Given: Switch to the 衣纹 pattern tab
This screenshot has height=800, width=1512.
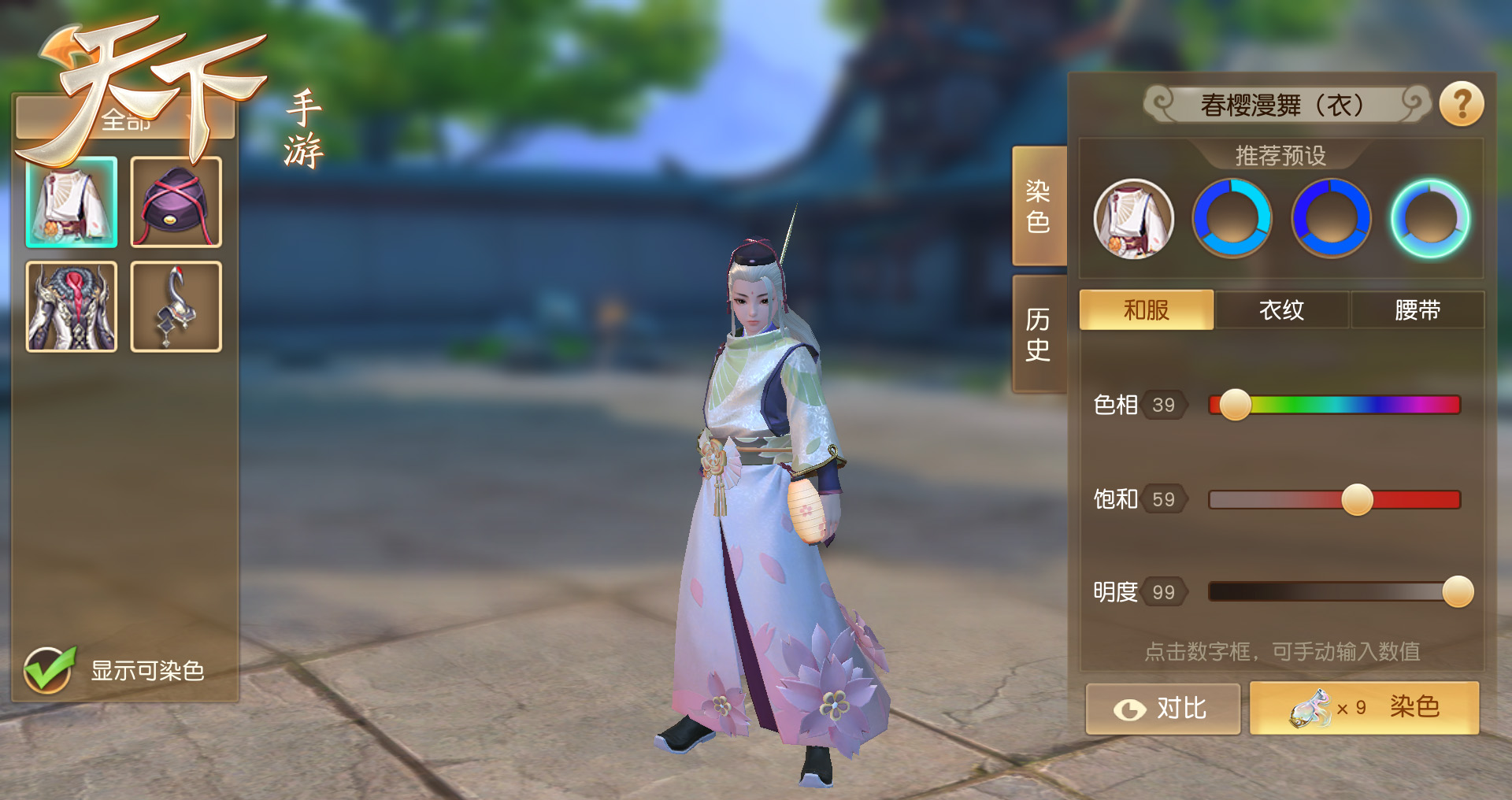Looking at the screenshot, I should click(1281, 309).
